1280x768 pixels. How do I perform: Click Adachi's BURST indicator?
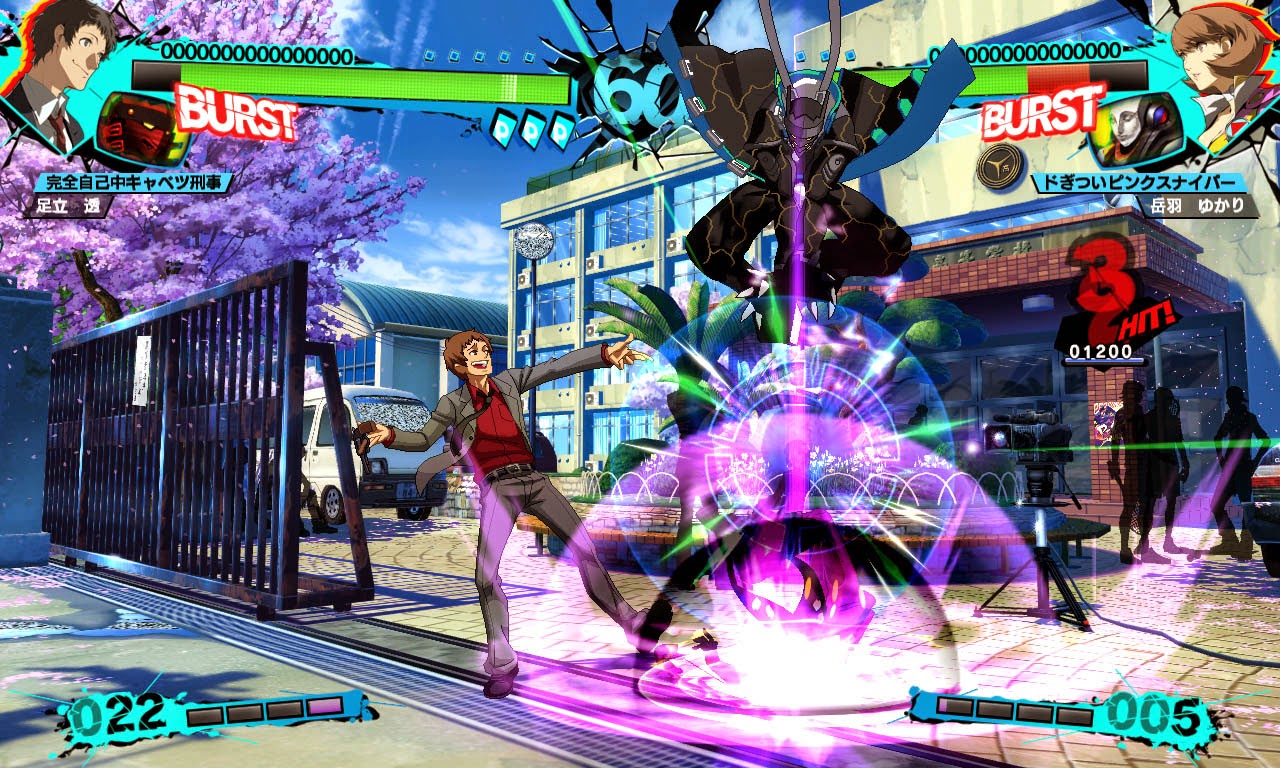coord(236,113)
